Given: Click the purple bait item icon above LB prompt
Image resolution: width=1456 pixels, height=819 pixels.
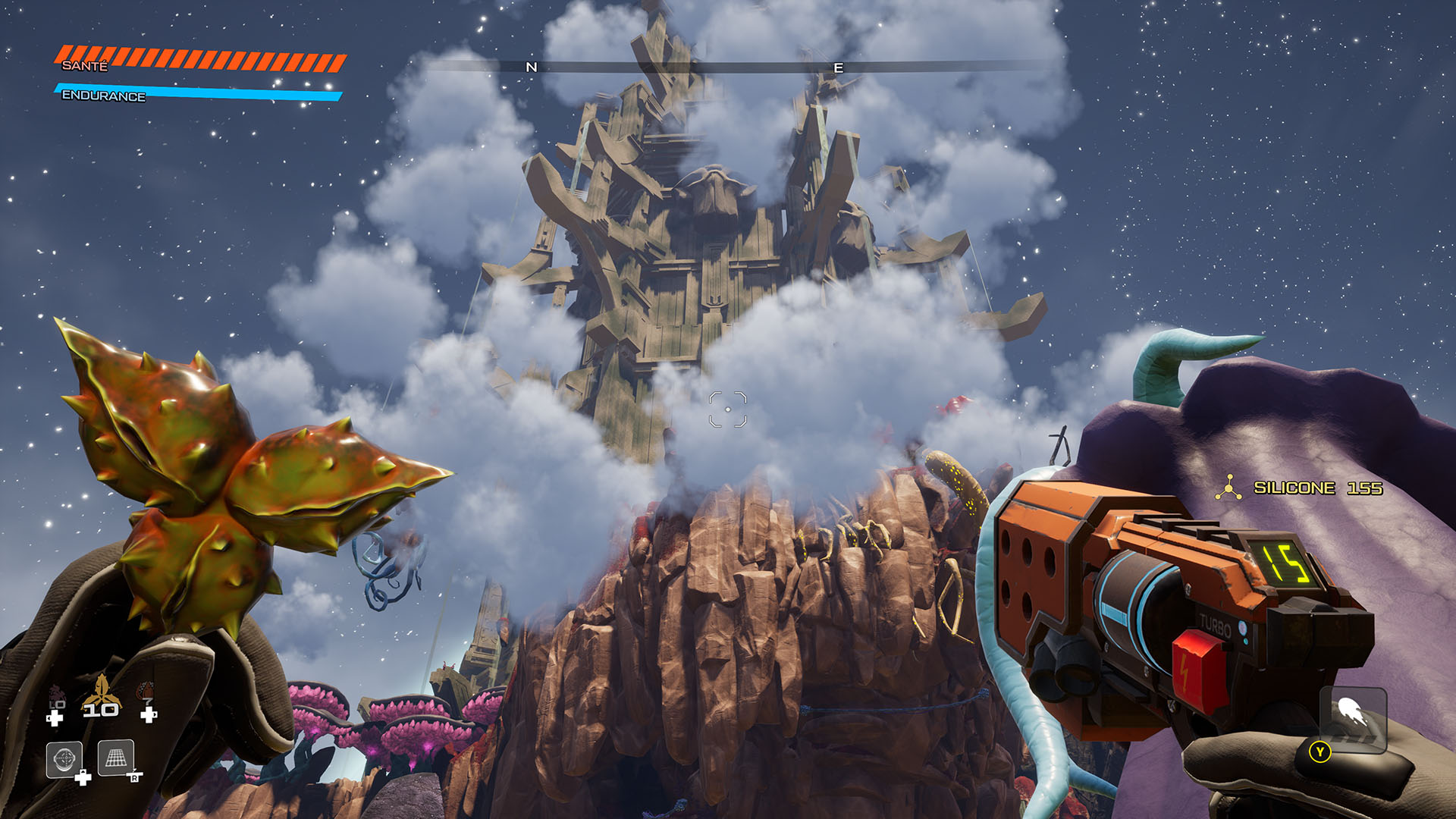Looking at the screenshot, I should [56, 692].
